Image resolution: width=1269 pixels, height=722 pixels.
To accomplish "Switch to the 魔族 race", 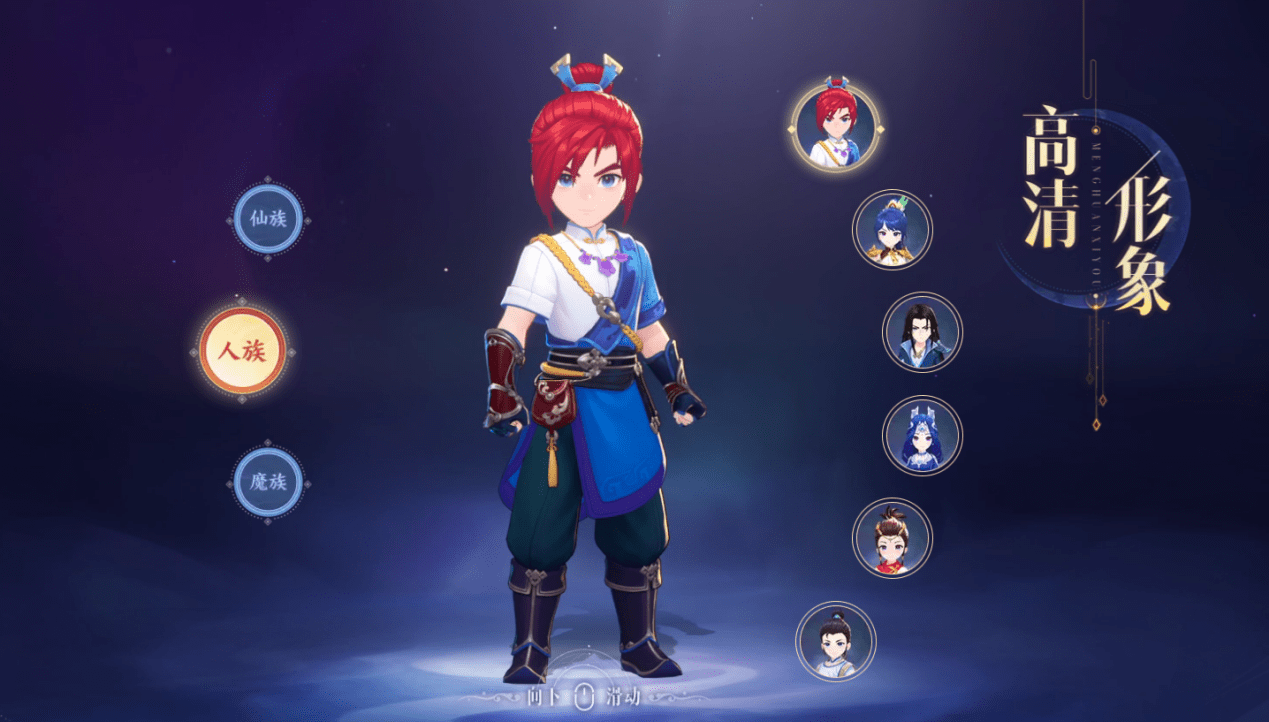I will coord(268,483).
